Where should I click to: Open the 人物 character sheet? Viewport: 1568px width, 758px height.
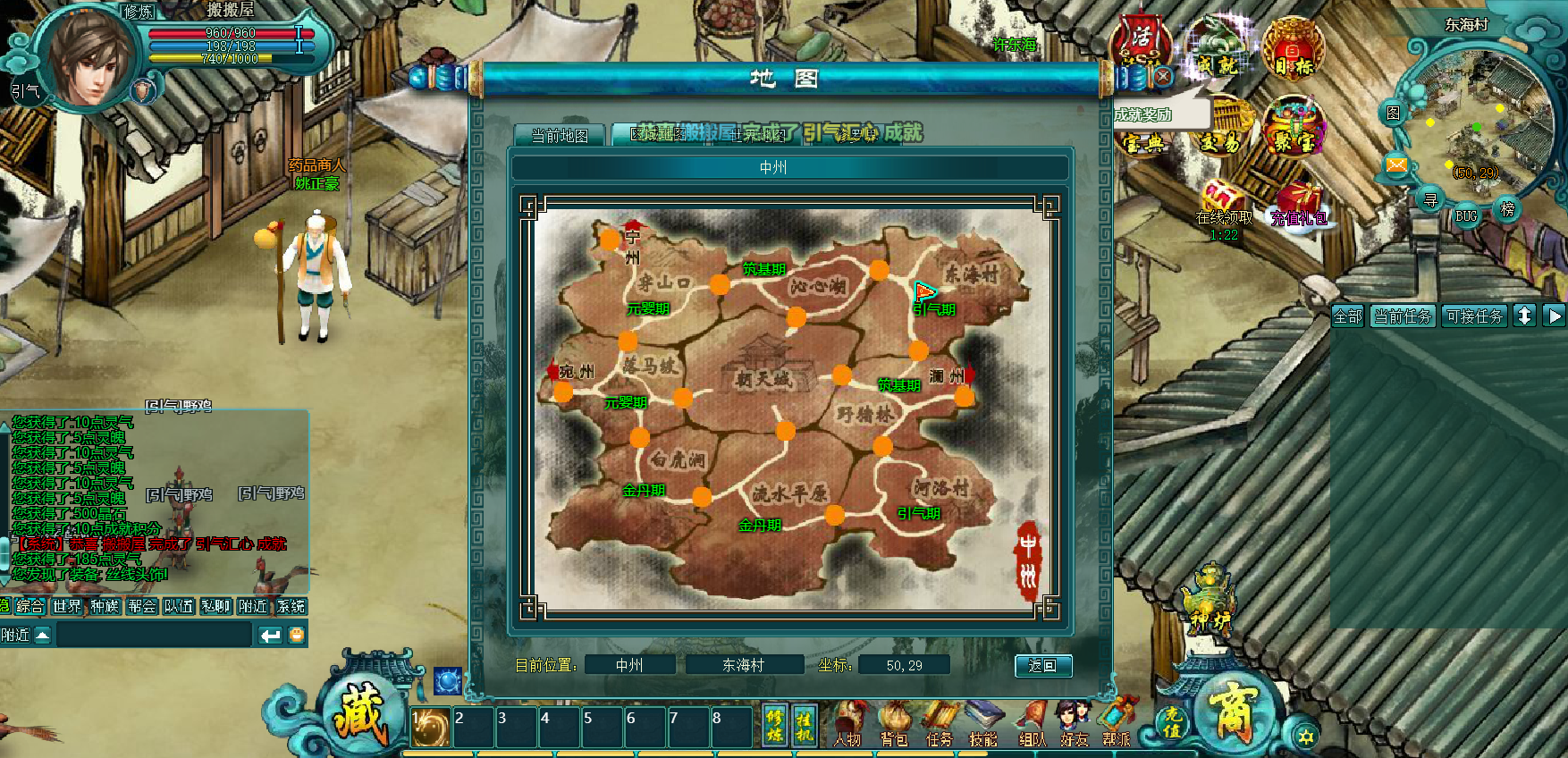pyautogui.click(x=847, y=725)
